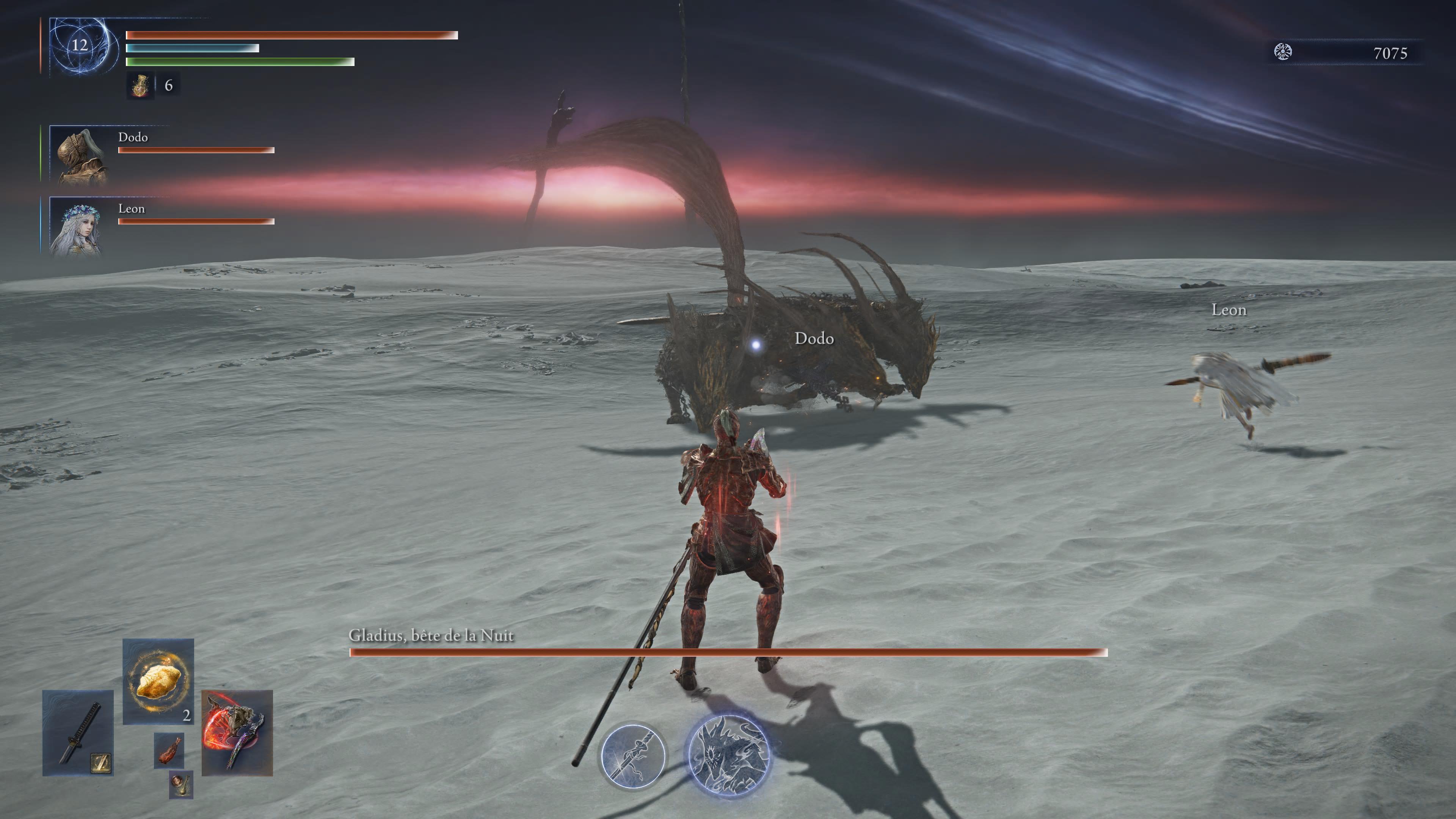Choose the small meat item slot
The width and height of the screenshot is (1456, 819).
[x=169, y=751]
